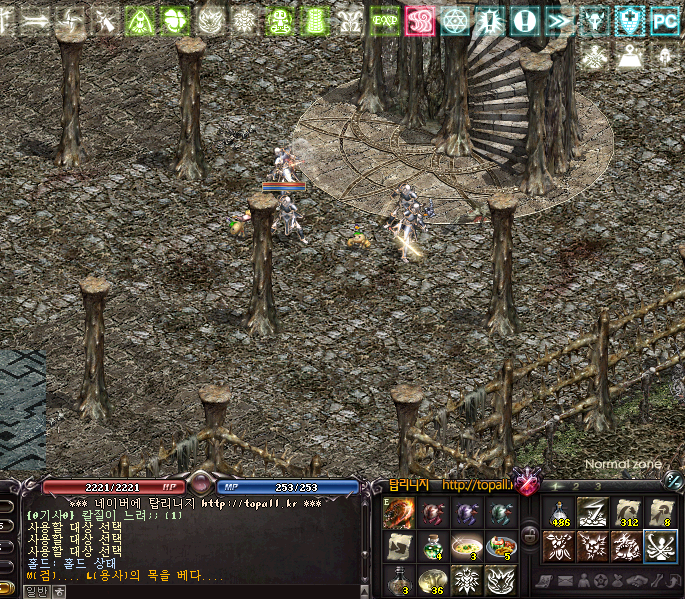Click the fiery orange item marked E
Viewport: 685px width, 599px height.
pyautogui.click(x=398, y=513)
